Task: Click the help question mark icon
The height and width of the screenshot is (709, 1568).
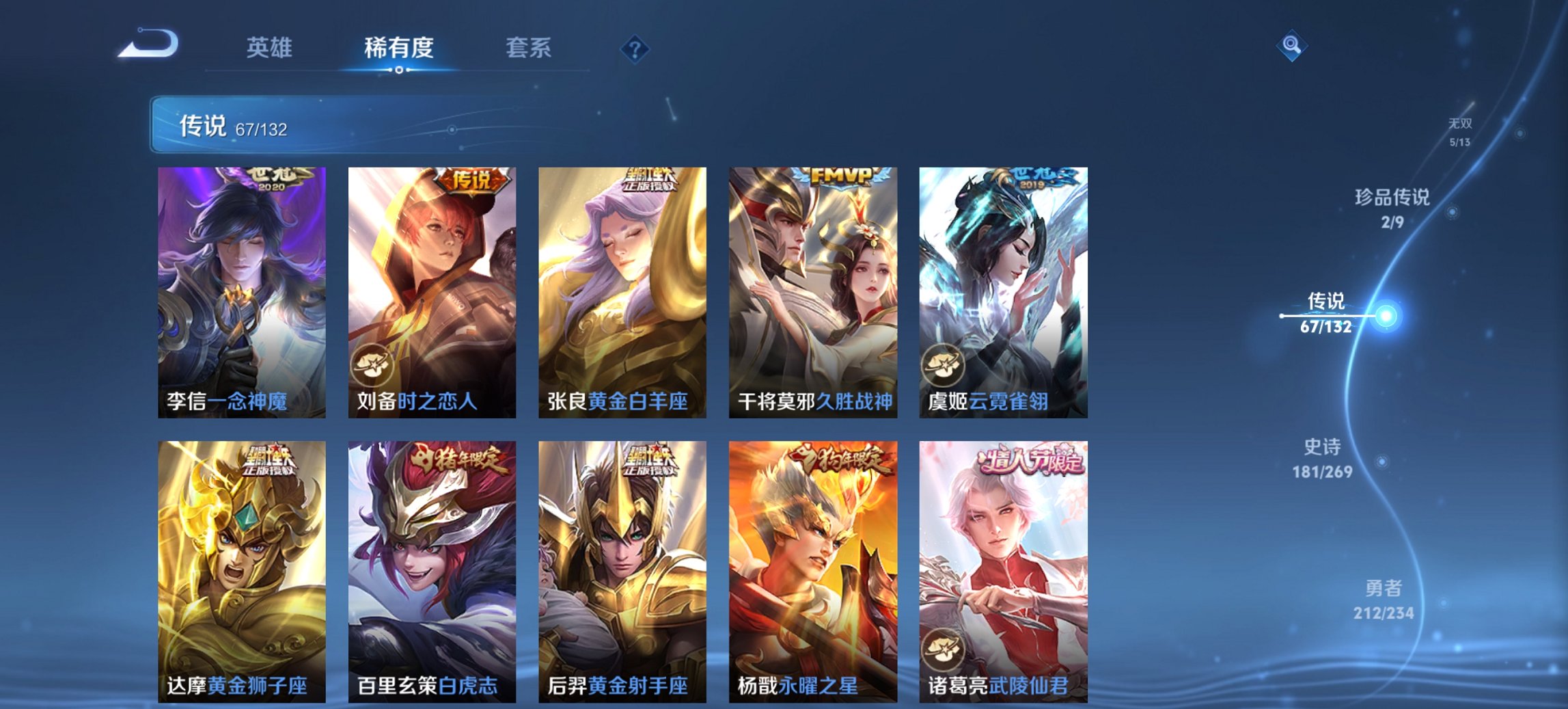Action: [635, 48]
